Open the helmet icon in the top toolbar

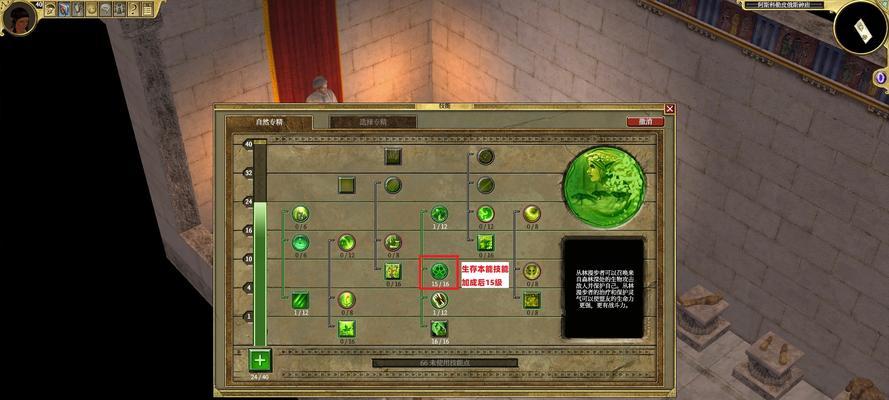click(x=50, y=9)
